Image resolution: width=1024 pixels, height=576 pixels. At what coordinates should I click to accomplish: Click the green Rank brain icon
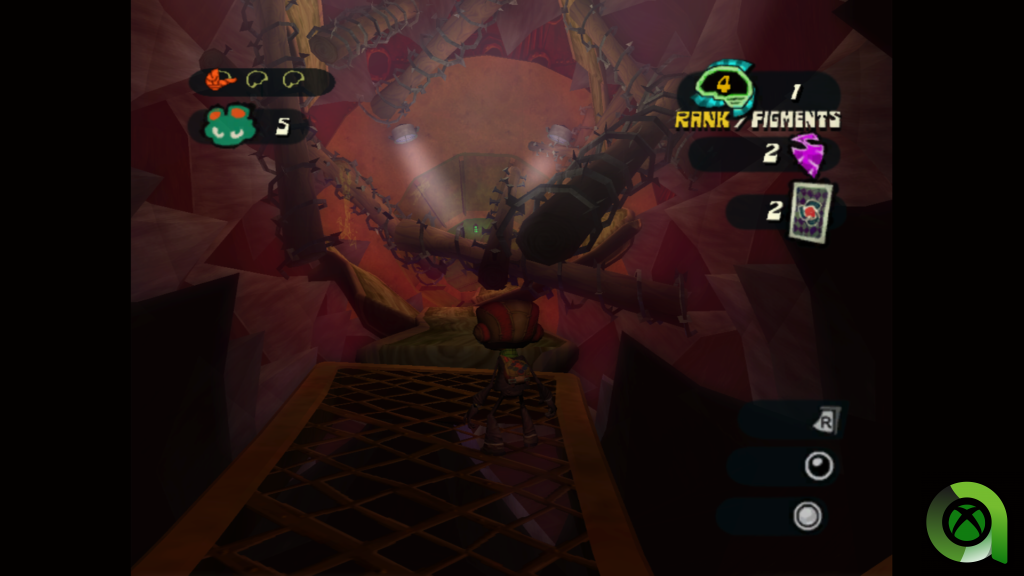(x=725, y=89)
